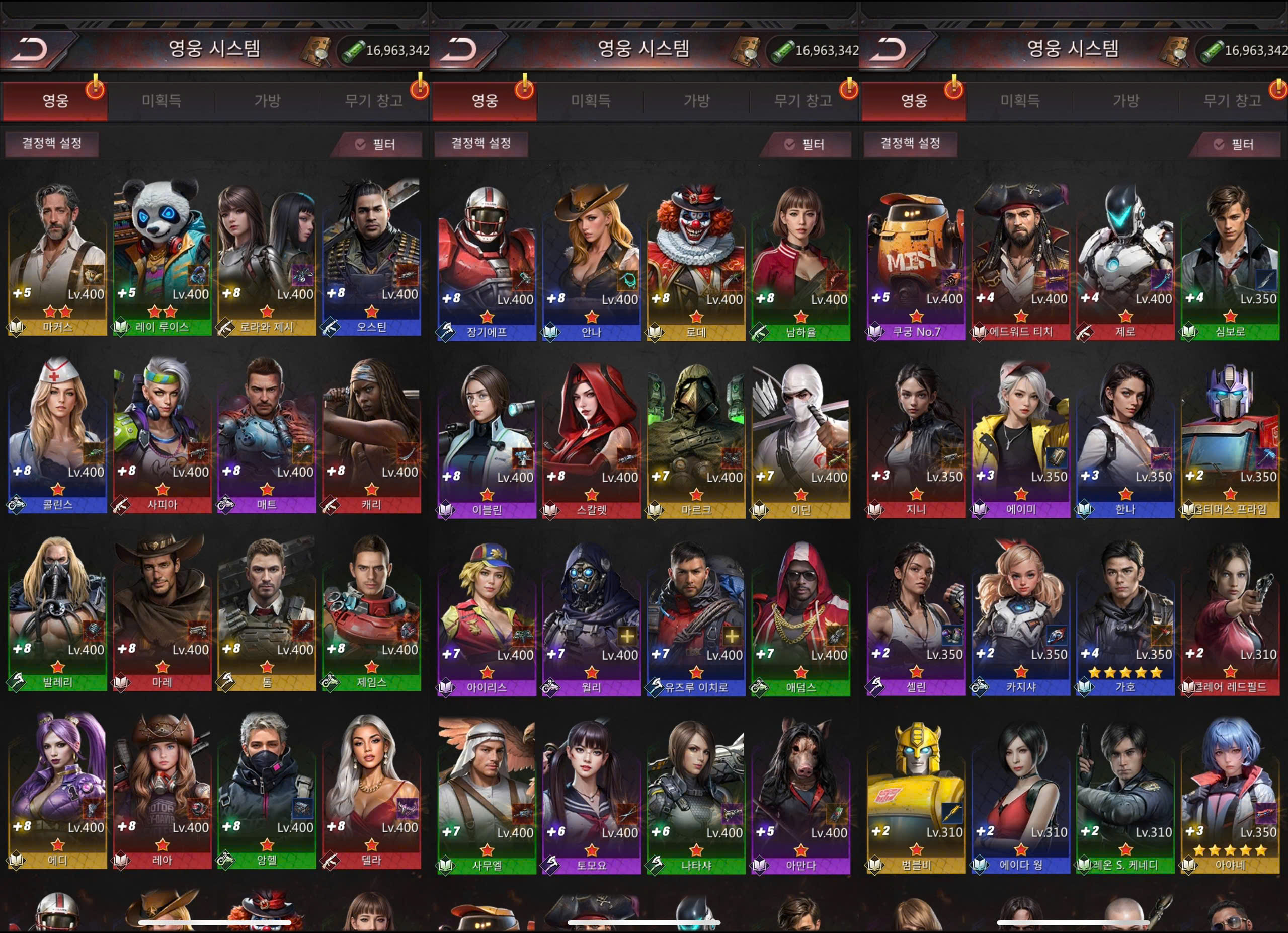Select yellow robot hero 범블비

[916, 796]
